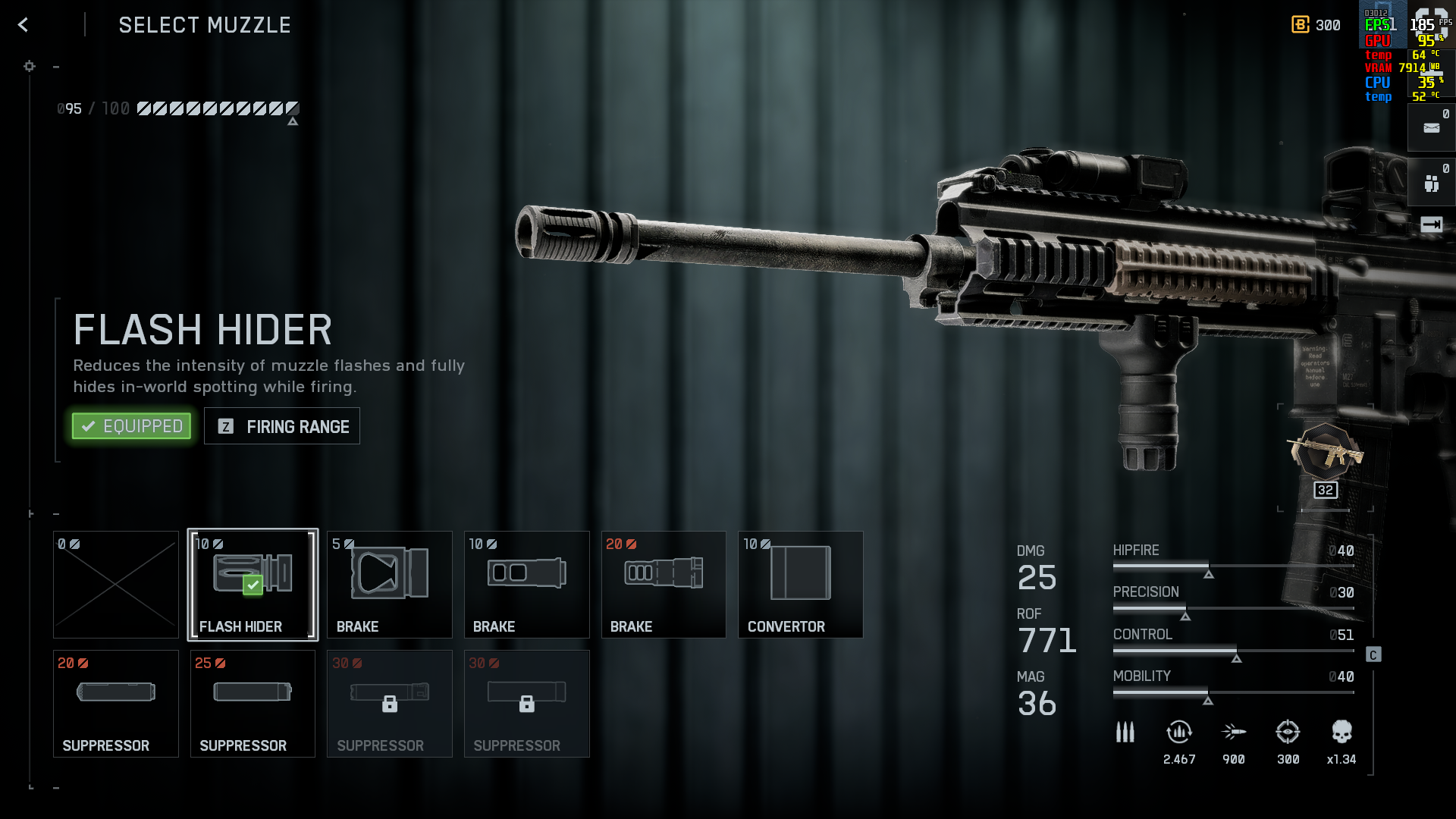Equip the 25-point Suppressor
Viewport: 1456px width, 819px height.
(x=253, y=704)
